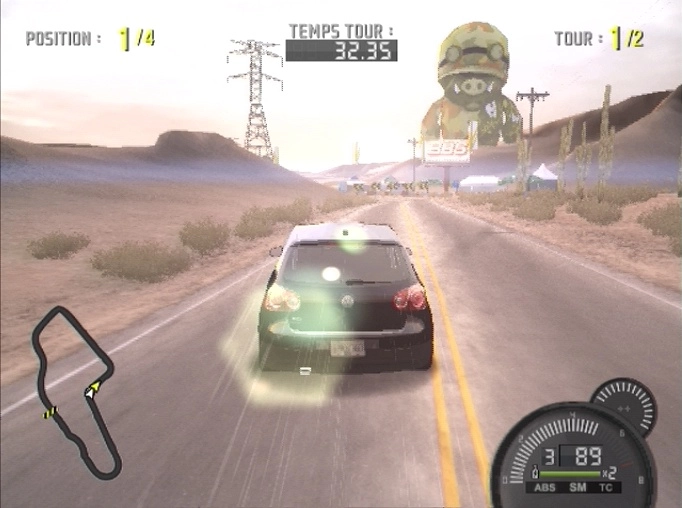Click the track layout minimap

click(76, 391)
